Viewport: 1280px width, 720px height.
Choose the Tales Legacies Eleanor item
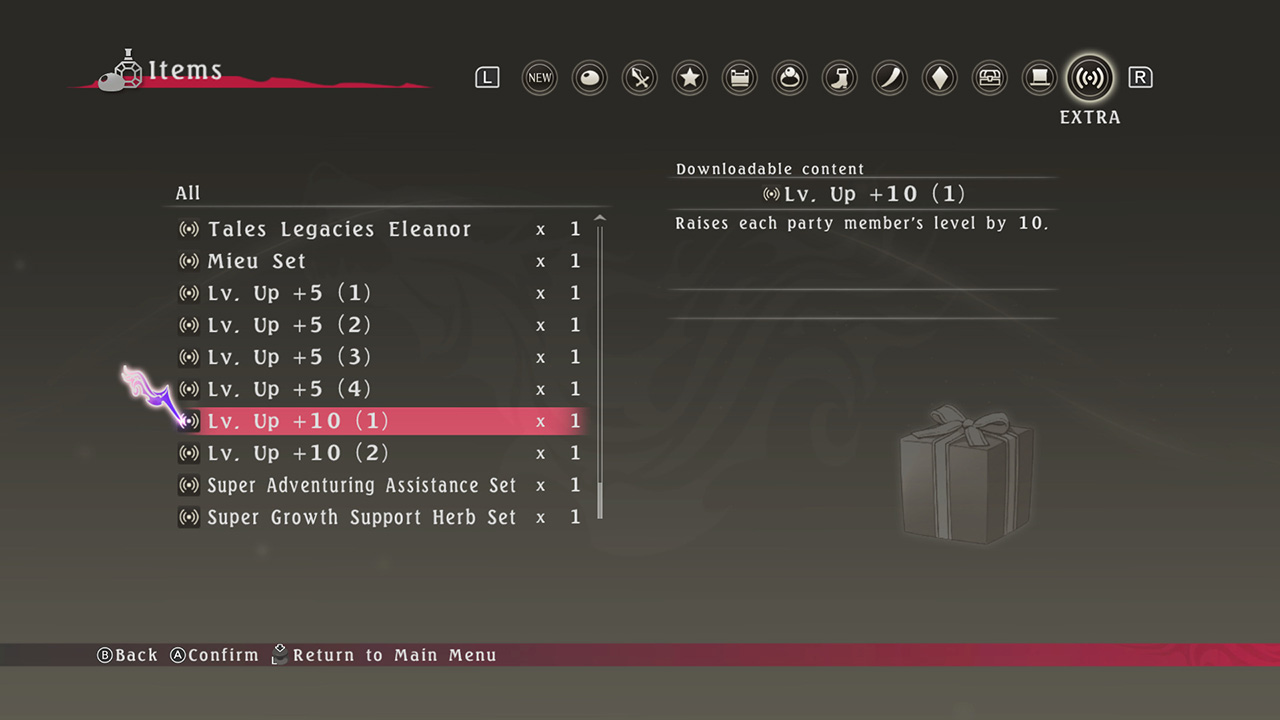pos(338,229)
